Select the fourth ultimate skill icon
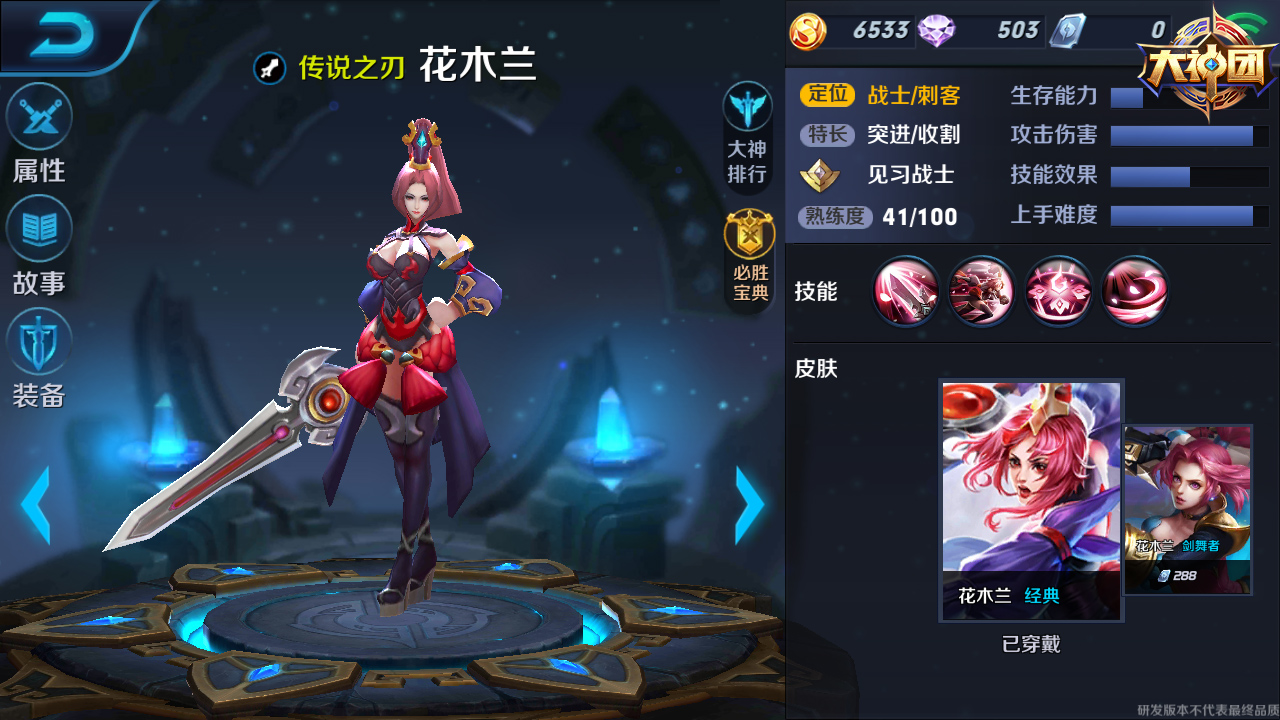The width and height of the screenshot is (1280, 720). (x=1135, y=292)
